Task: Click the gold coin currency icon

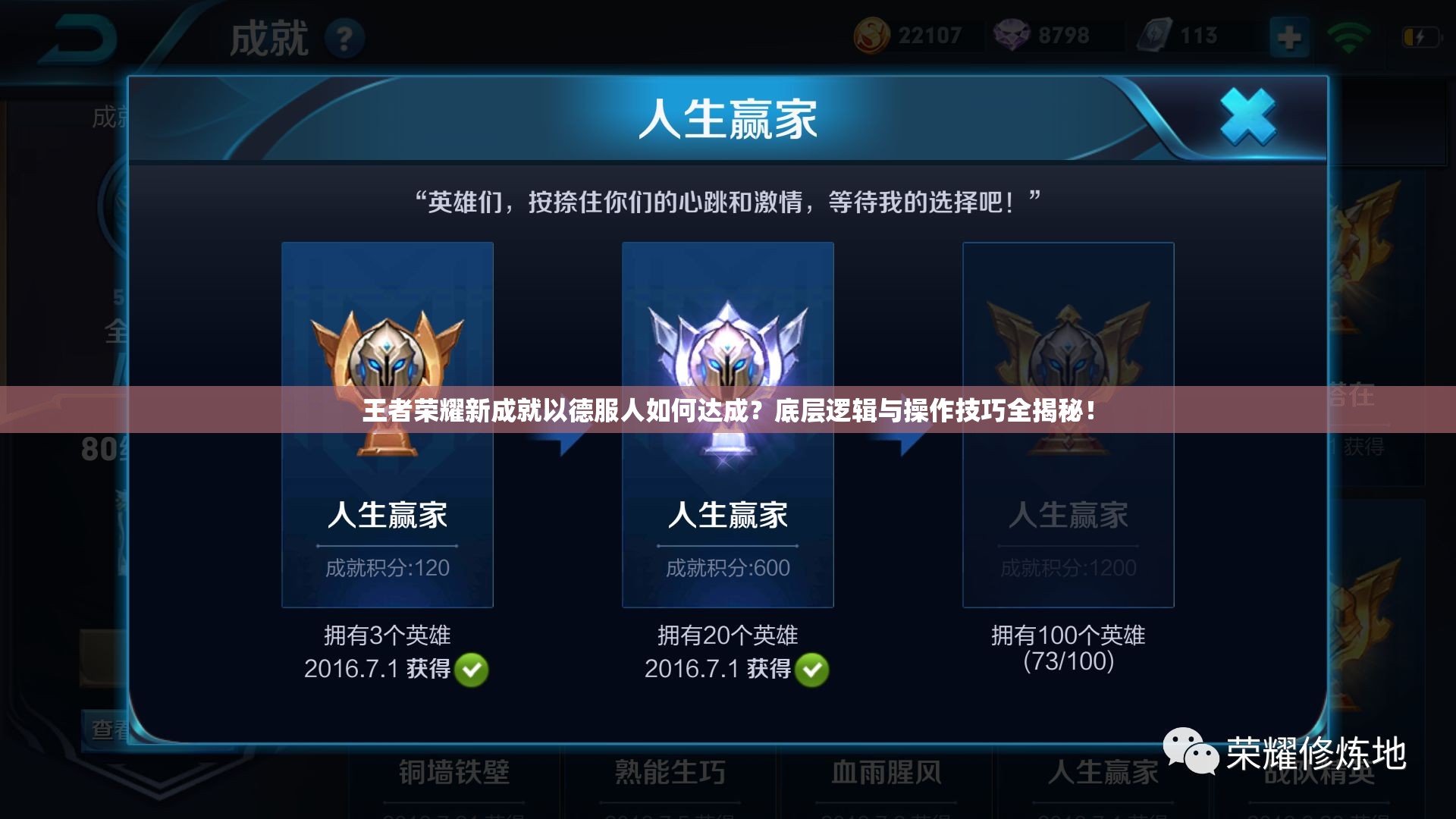Action: point(874,34)
